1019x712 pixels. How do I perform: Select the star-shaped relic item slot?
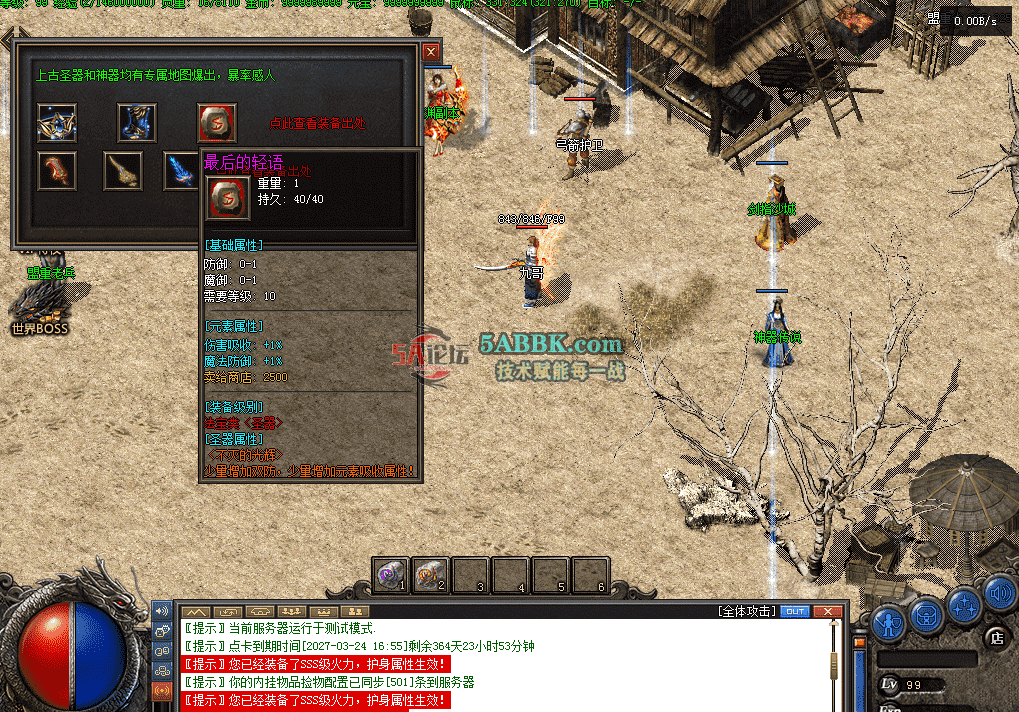tap(57, 122)
